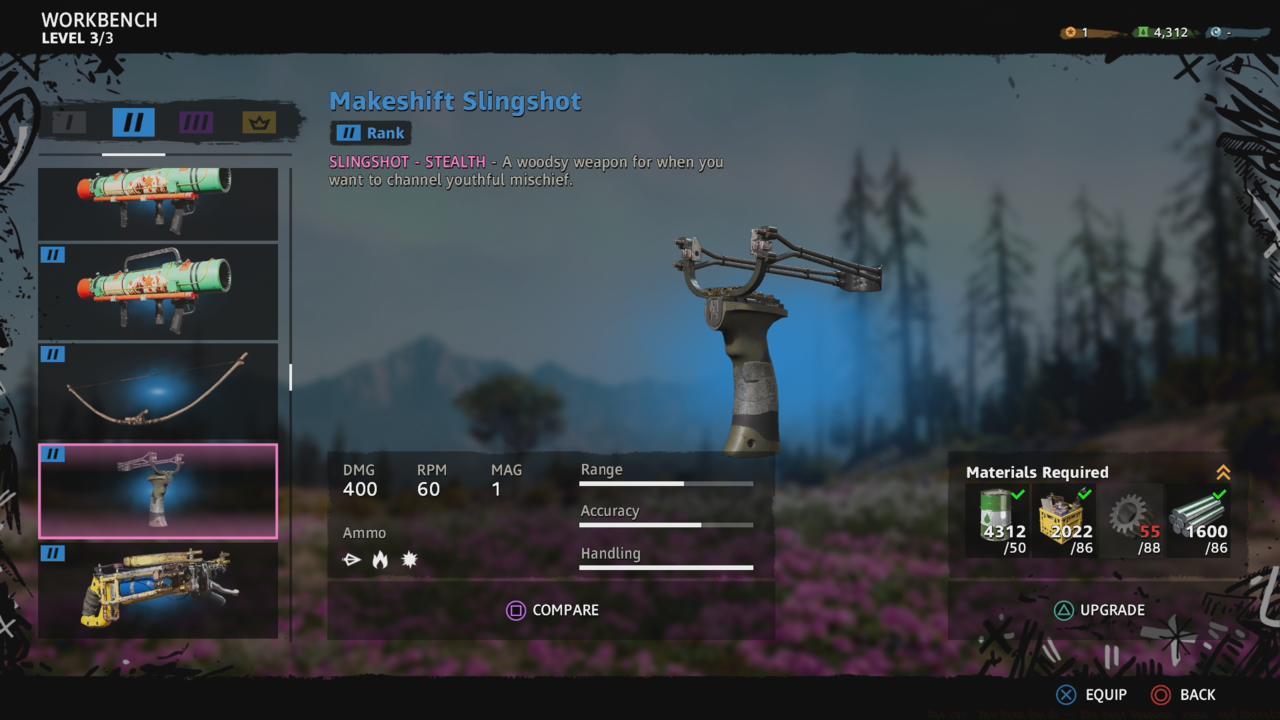Select the arrow ammo type icon

351,559
